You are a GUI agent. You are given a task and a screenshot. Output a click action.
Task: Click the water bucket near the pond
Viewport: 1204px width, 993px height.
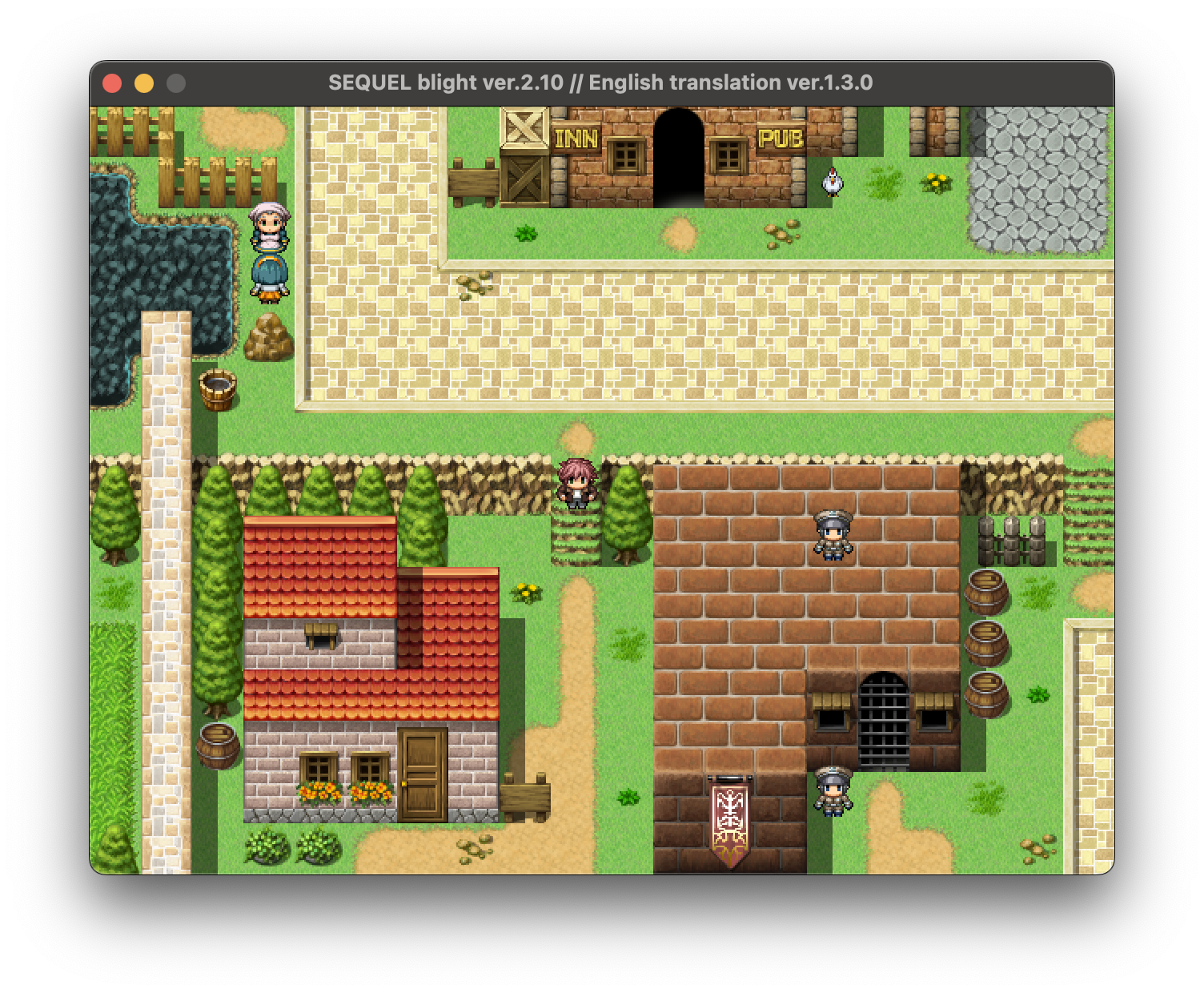(216, 388)
